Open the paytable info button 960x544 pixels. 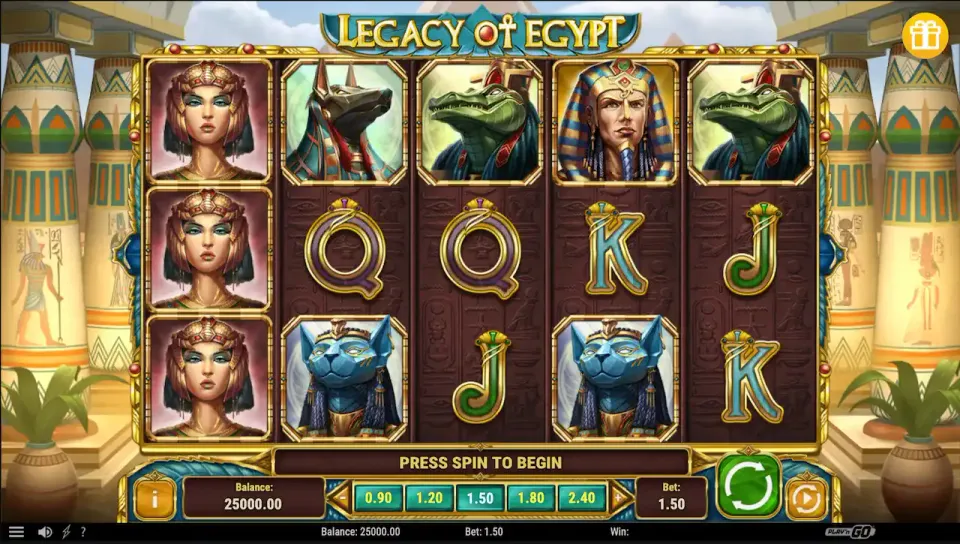point(155,497)
